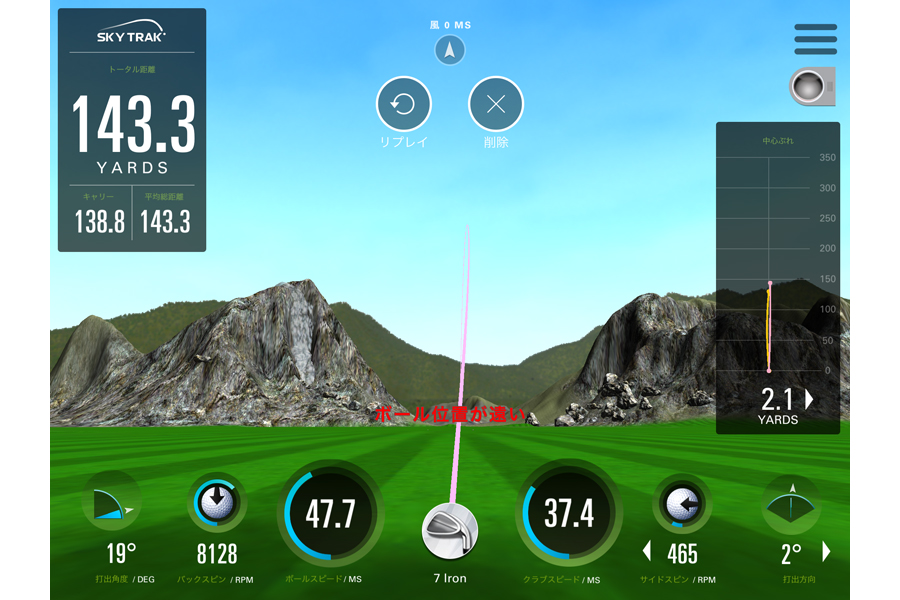Click the left arrow beside side spin

coord(646,551)
